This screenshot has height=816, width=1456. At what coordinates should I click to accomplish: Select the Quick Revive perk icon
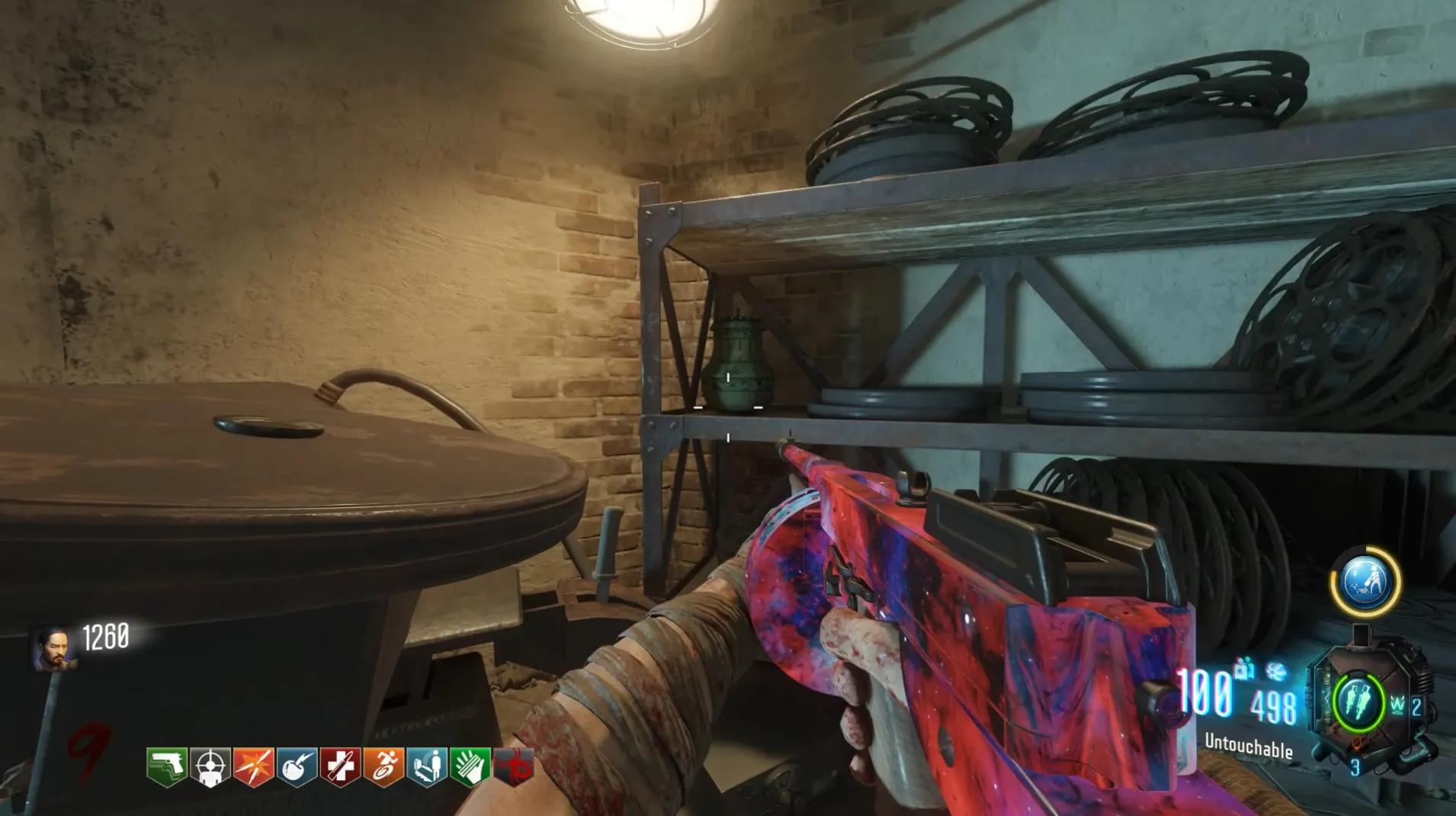[x=427, y=766]
